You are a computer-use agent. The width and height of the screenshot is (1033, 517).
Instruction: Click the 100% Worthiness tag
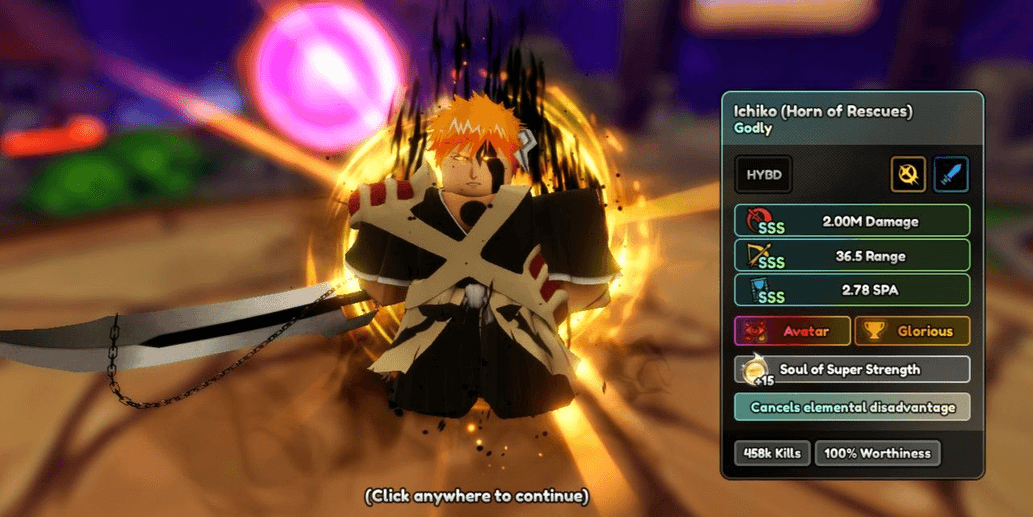(878, 453)
